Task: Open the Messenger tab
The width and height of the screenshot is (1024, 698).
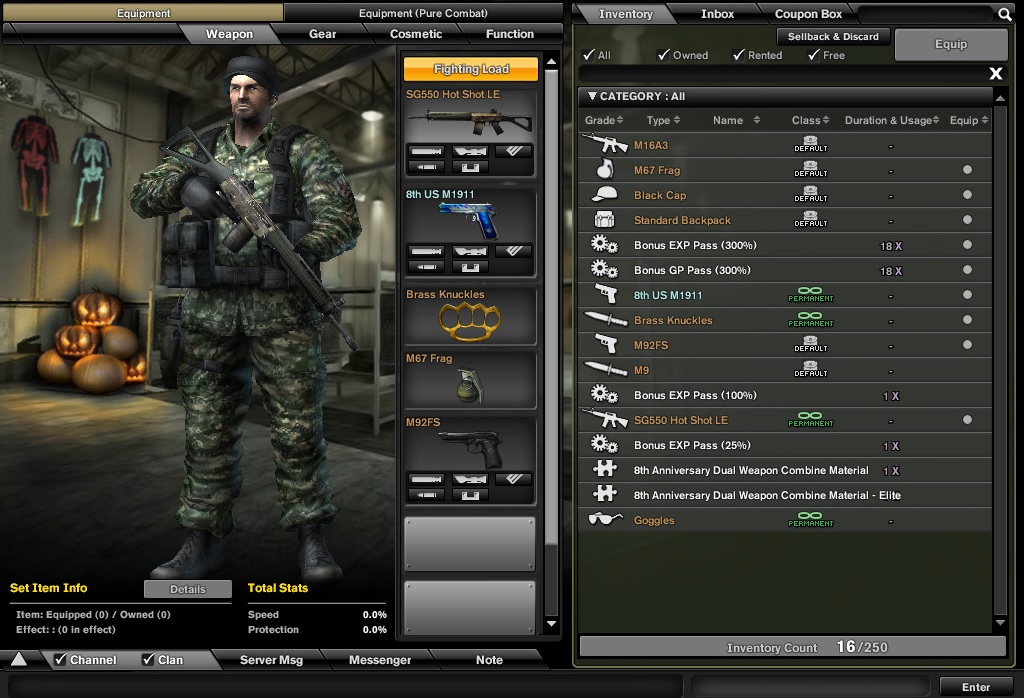Action: pyautogui.click(x=380, y=660)
